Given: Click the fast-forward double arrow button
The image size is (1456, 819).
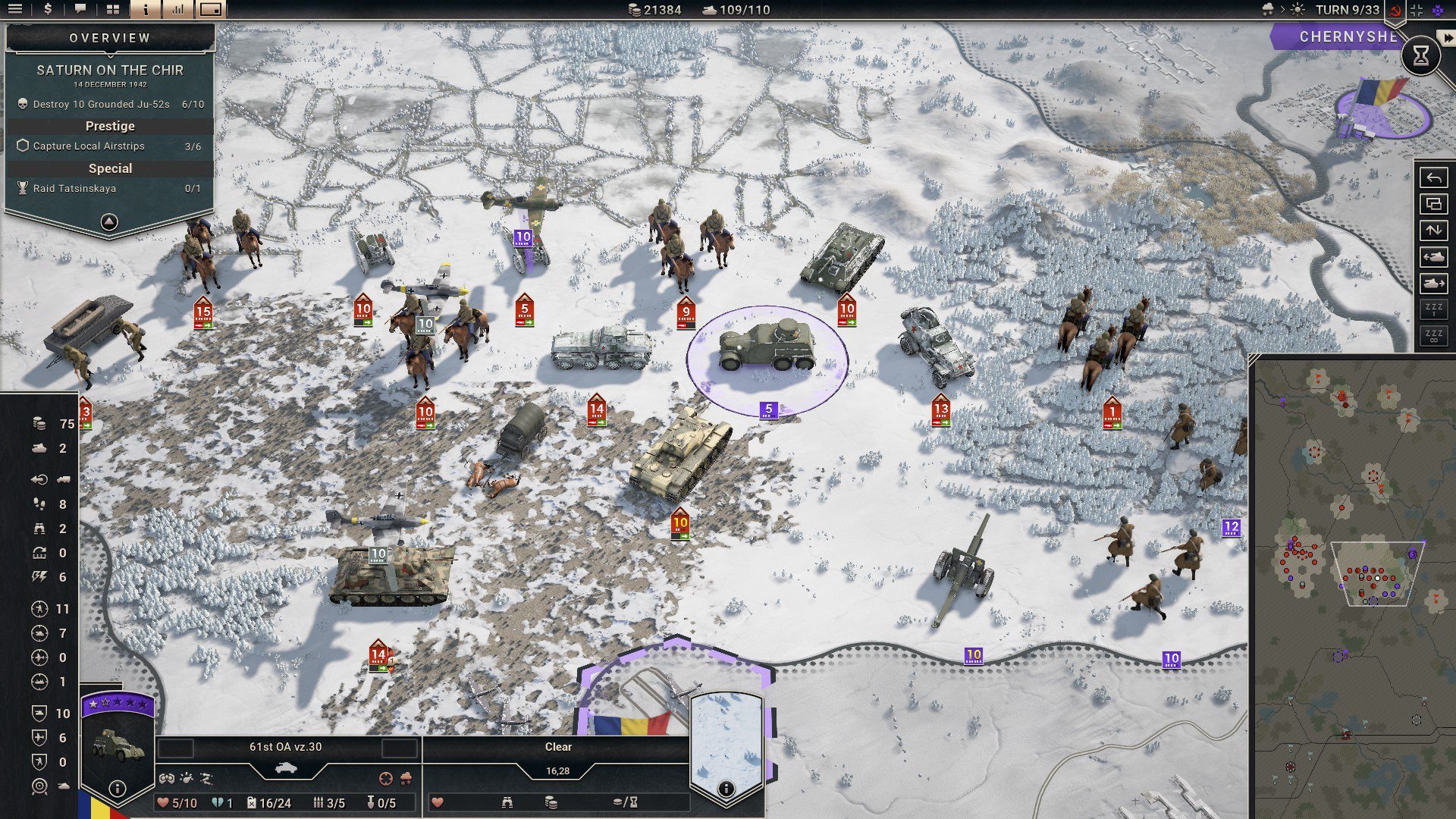Looking at the screenshot, I should [1447, 36].
